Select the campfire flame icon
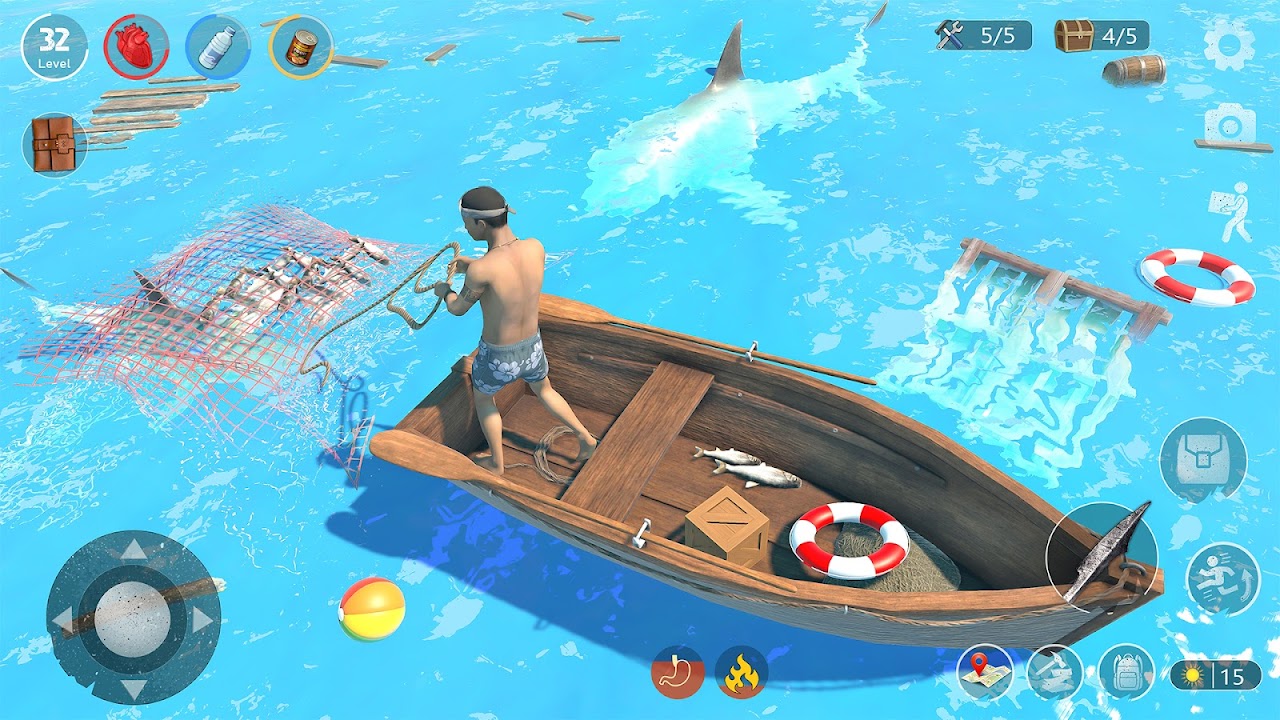 (x=741, y=672)
